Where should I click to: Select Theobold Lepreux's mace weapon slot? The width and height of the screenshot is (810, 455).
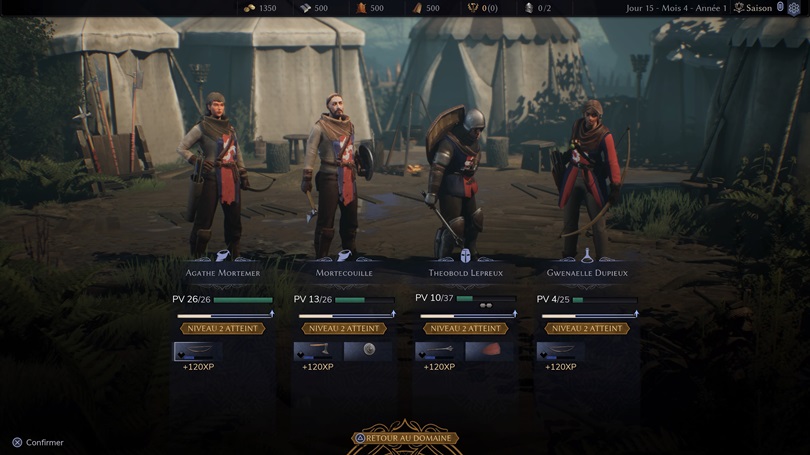pos(434,351)
